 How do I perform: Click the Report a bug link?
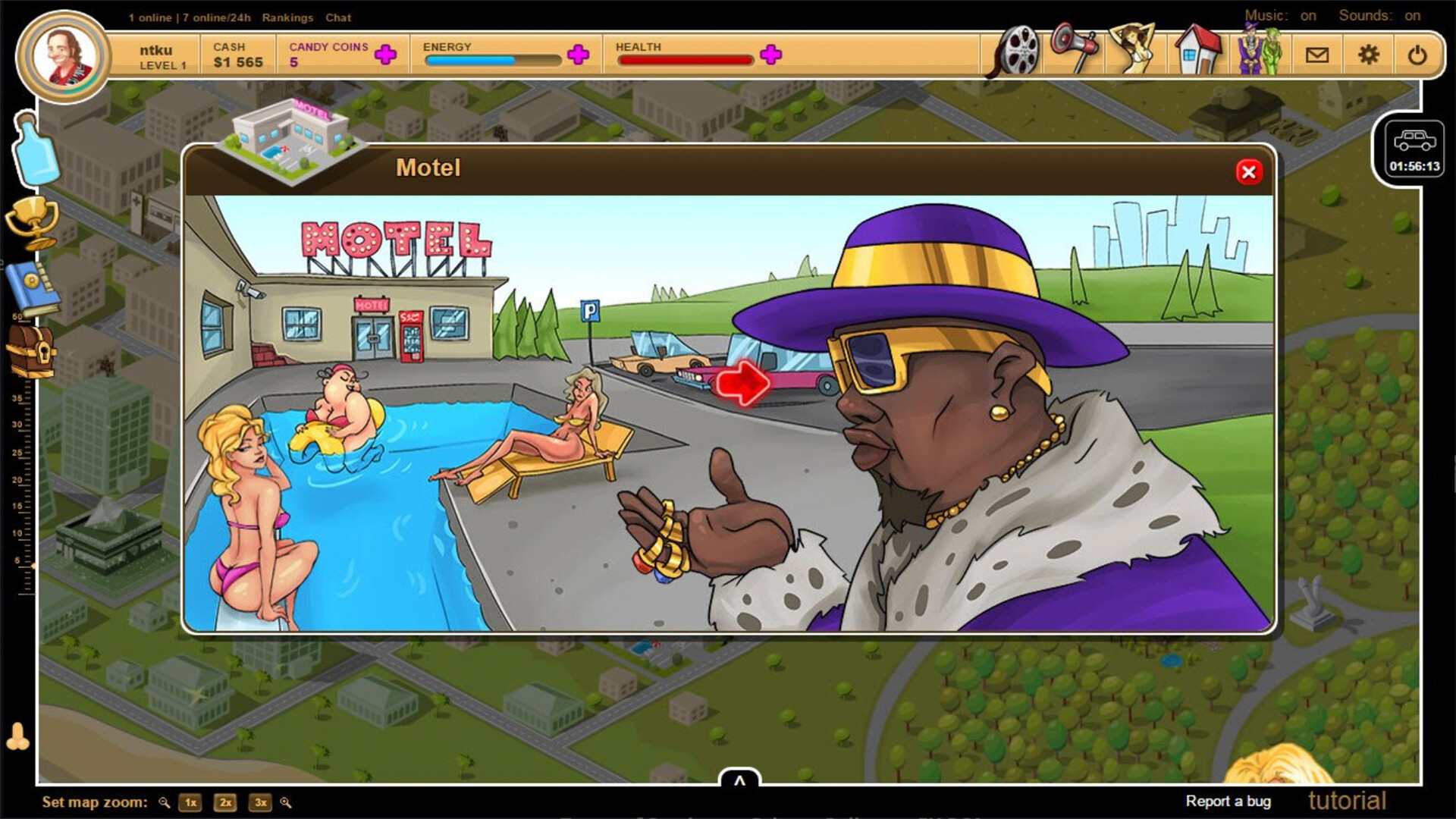pyautogui.click(x=1229, y=801)
